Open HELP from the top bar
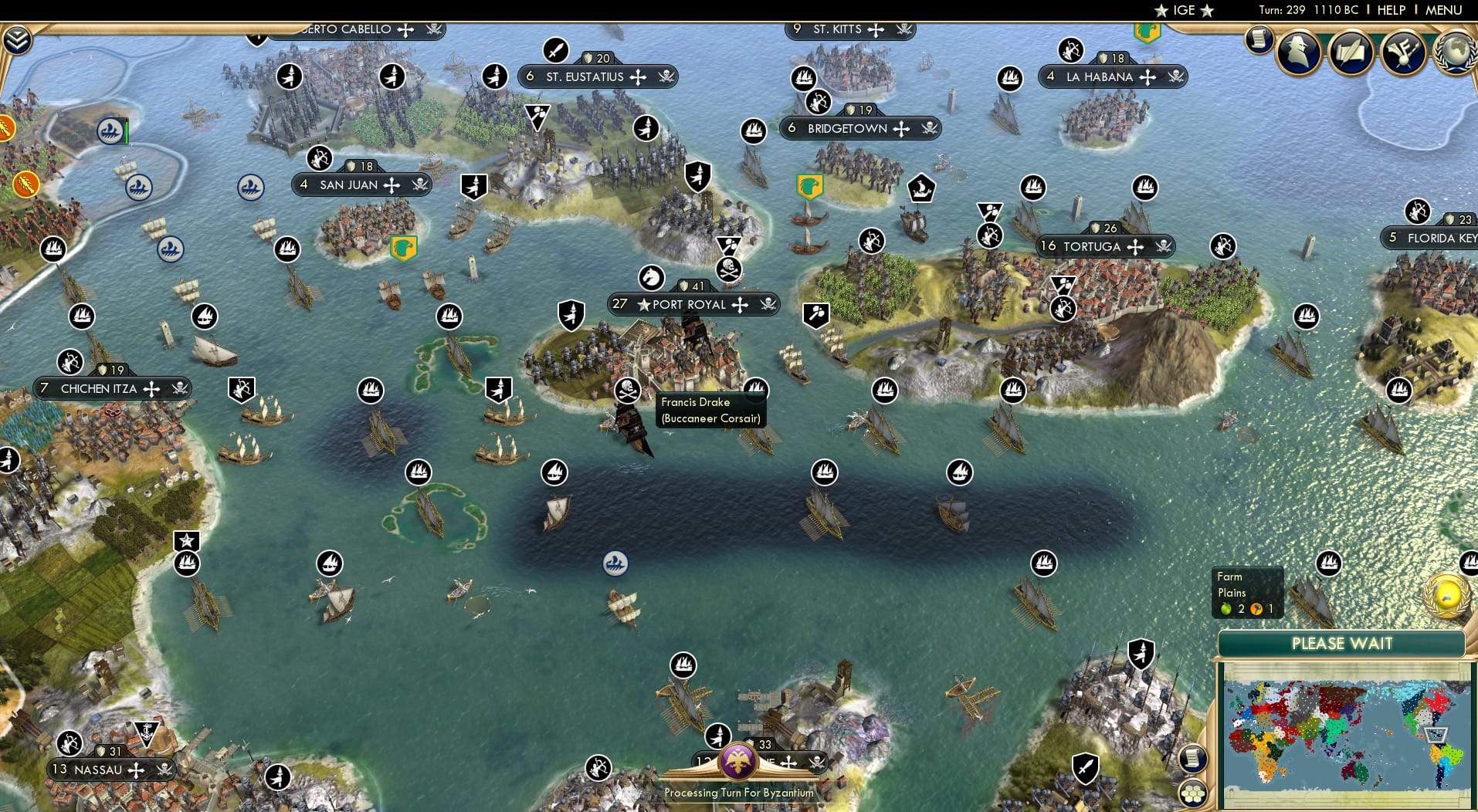The width and height of the screenshot is (1478, 812). [1392, 10]
